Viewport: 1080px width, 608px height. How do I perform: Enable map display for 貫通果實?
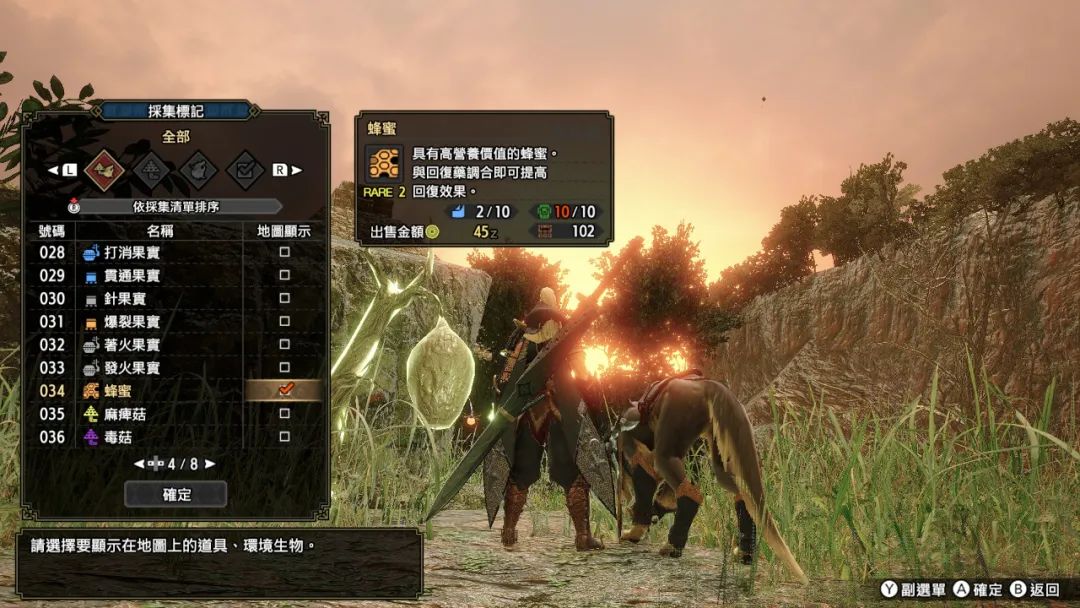click(x=284, y=276)
